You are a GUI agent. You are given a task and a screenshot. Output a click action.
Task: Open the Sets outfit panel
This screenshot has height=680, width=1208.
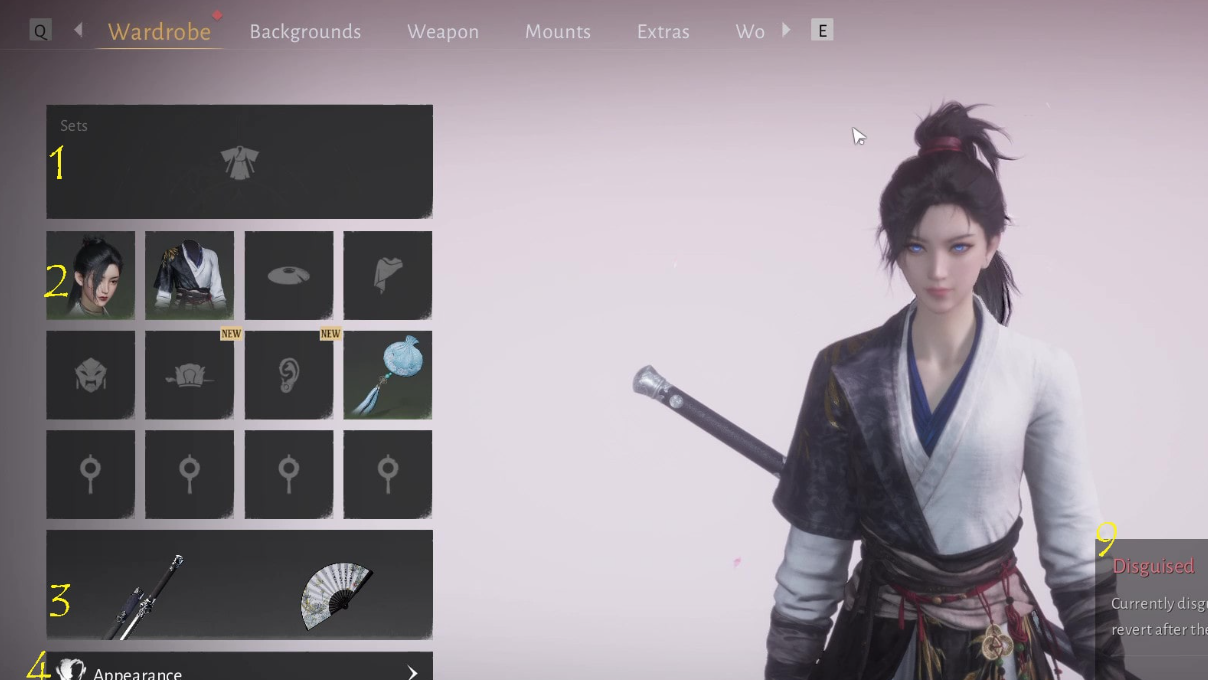(x=239, y=162)
